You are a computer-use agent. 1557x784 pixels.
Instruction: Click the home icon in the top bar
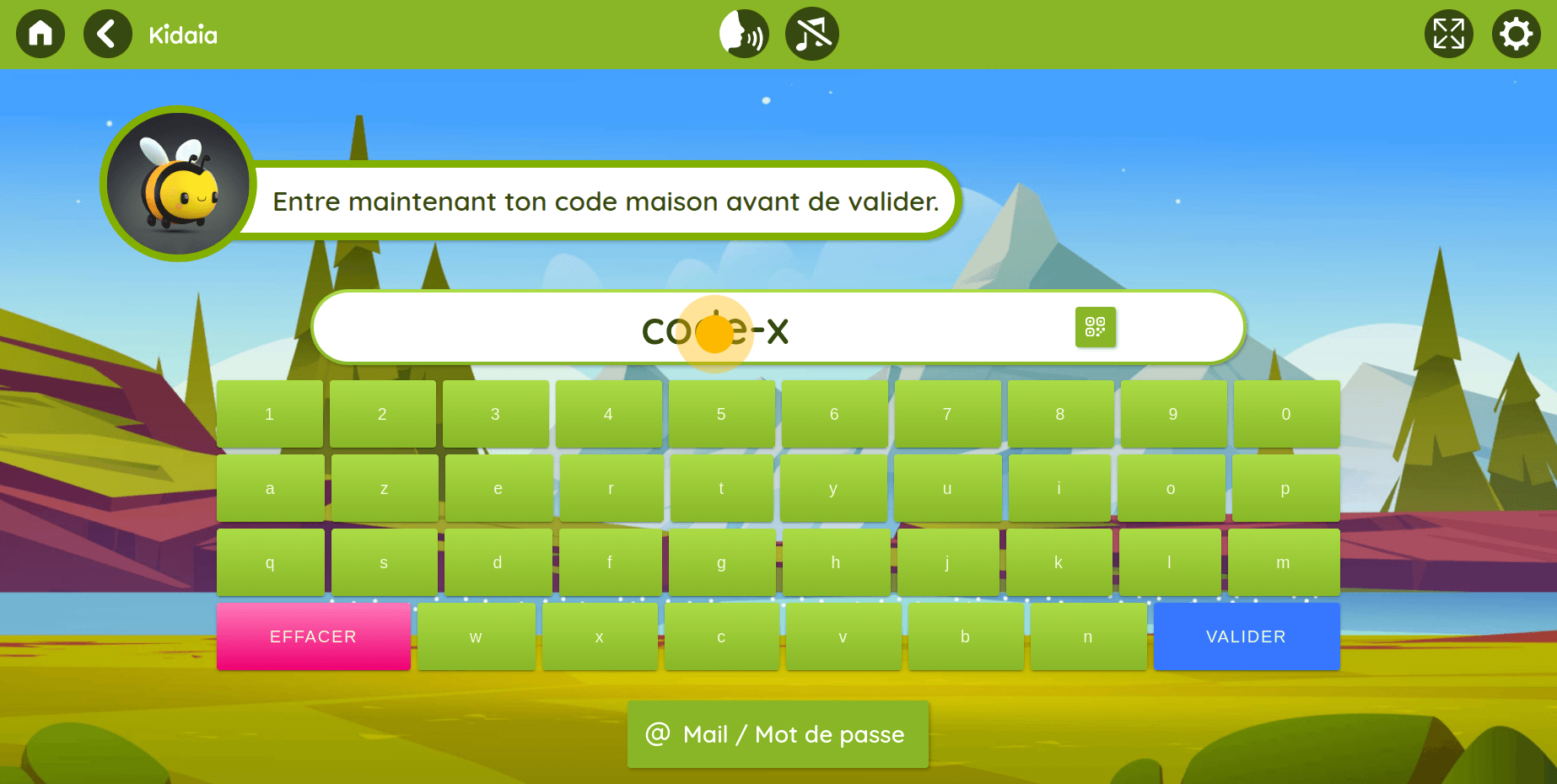coord(40,34)
